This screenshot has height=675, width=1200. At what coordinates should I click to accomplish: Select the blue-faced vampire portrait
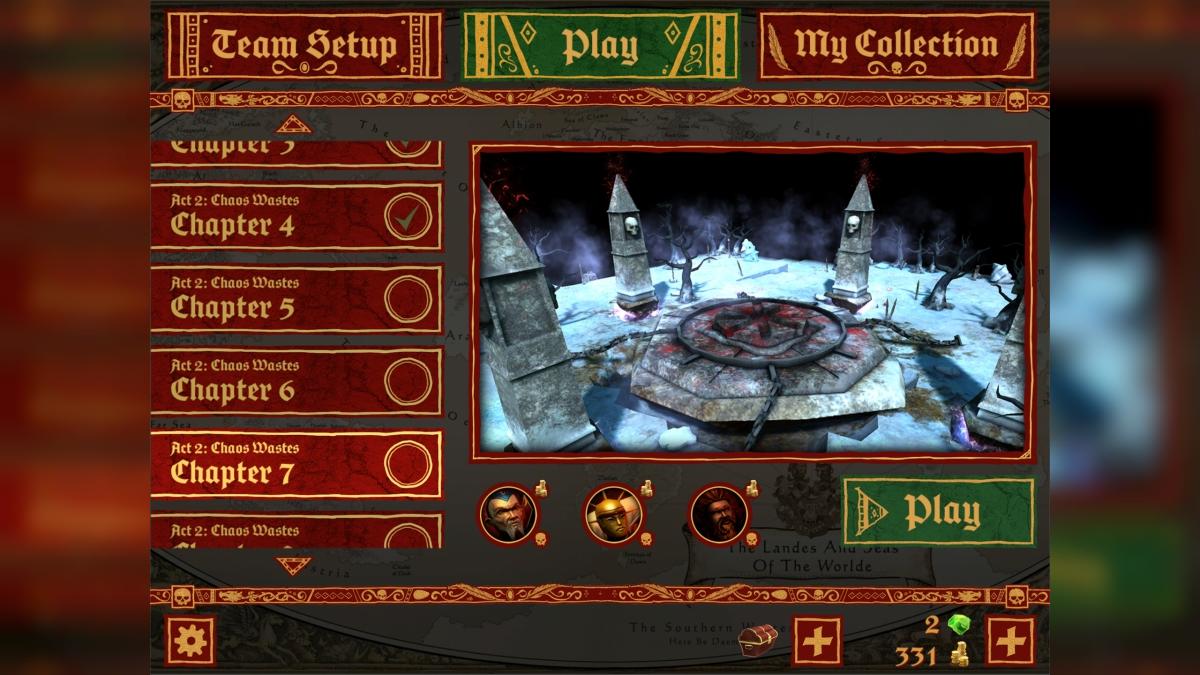coord(508,514)
